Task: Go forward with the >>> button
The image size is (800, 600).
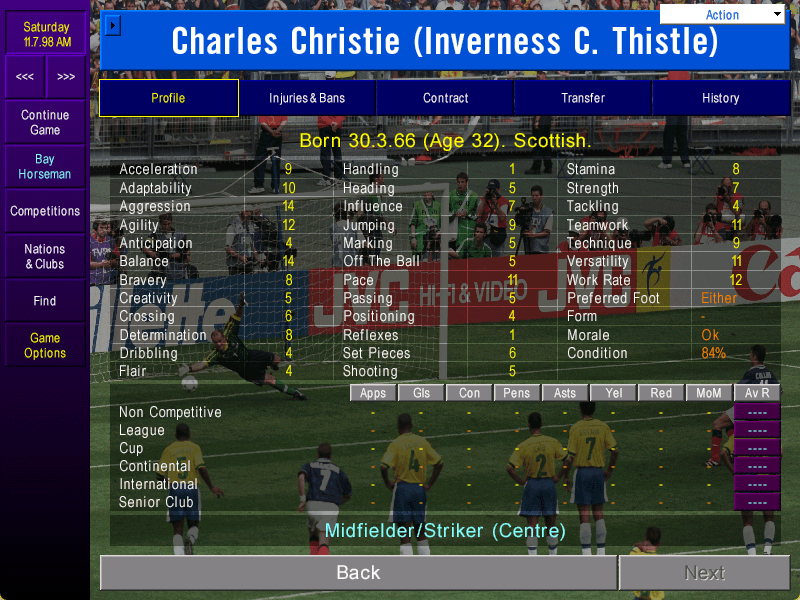Action: click(x=66, y=77)
